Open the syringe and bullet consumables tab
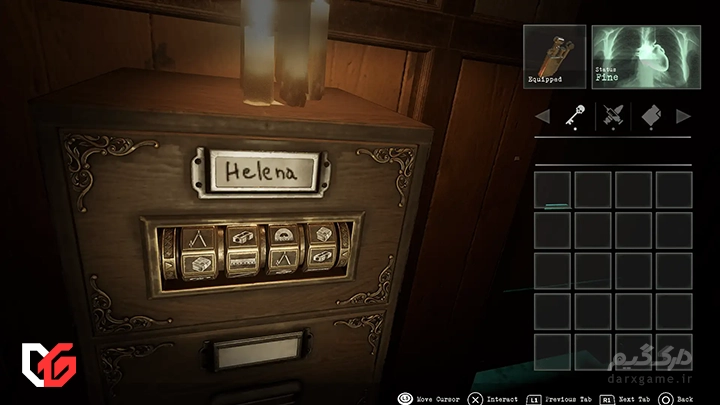 coord(614,116)
